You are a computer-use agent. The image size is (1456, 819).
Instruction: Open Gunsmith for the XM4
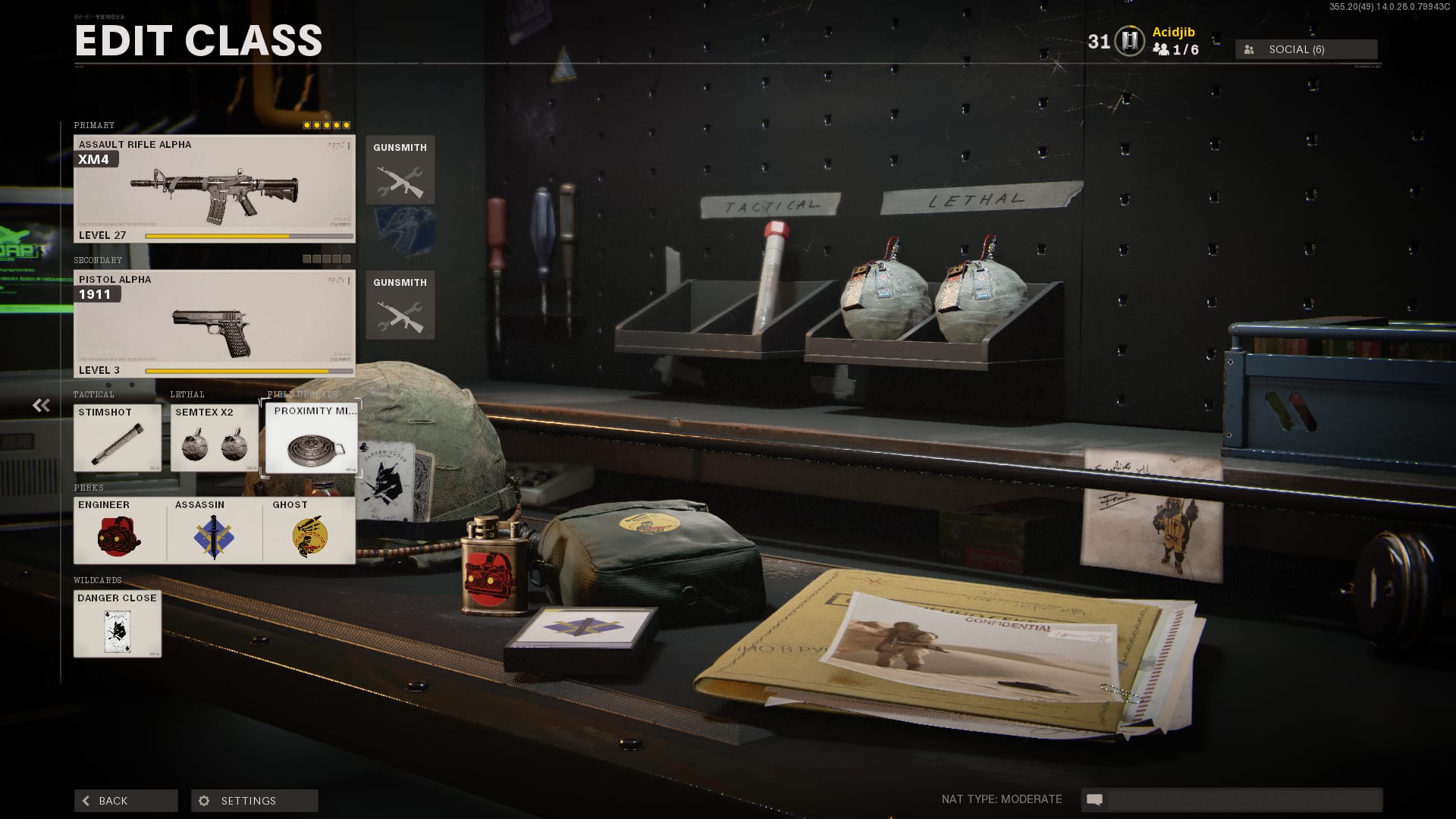[x=400, y=171]
